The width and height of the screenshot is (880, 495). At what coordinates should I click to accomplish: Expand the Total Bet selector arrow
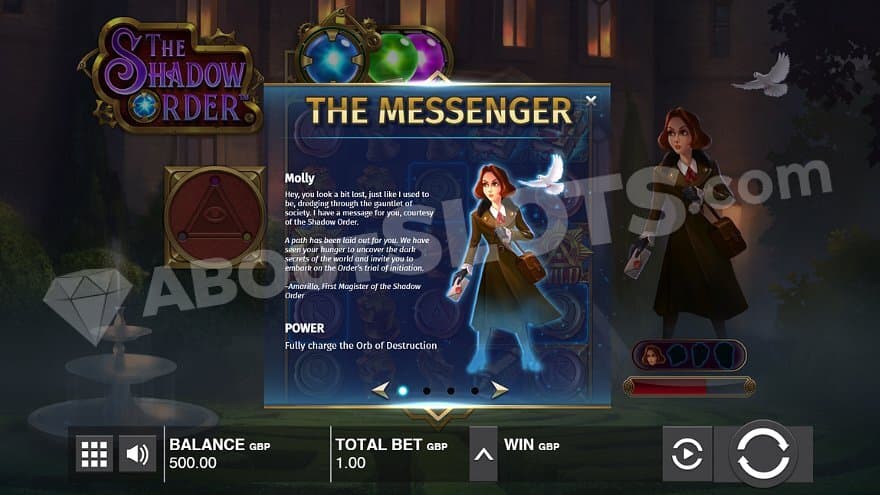tap(484, 454)
